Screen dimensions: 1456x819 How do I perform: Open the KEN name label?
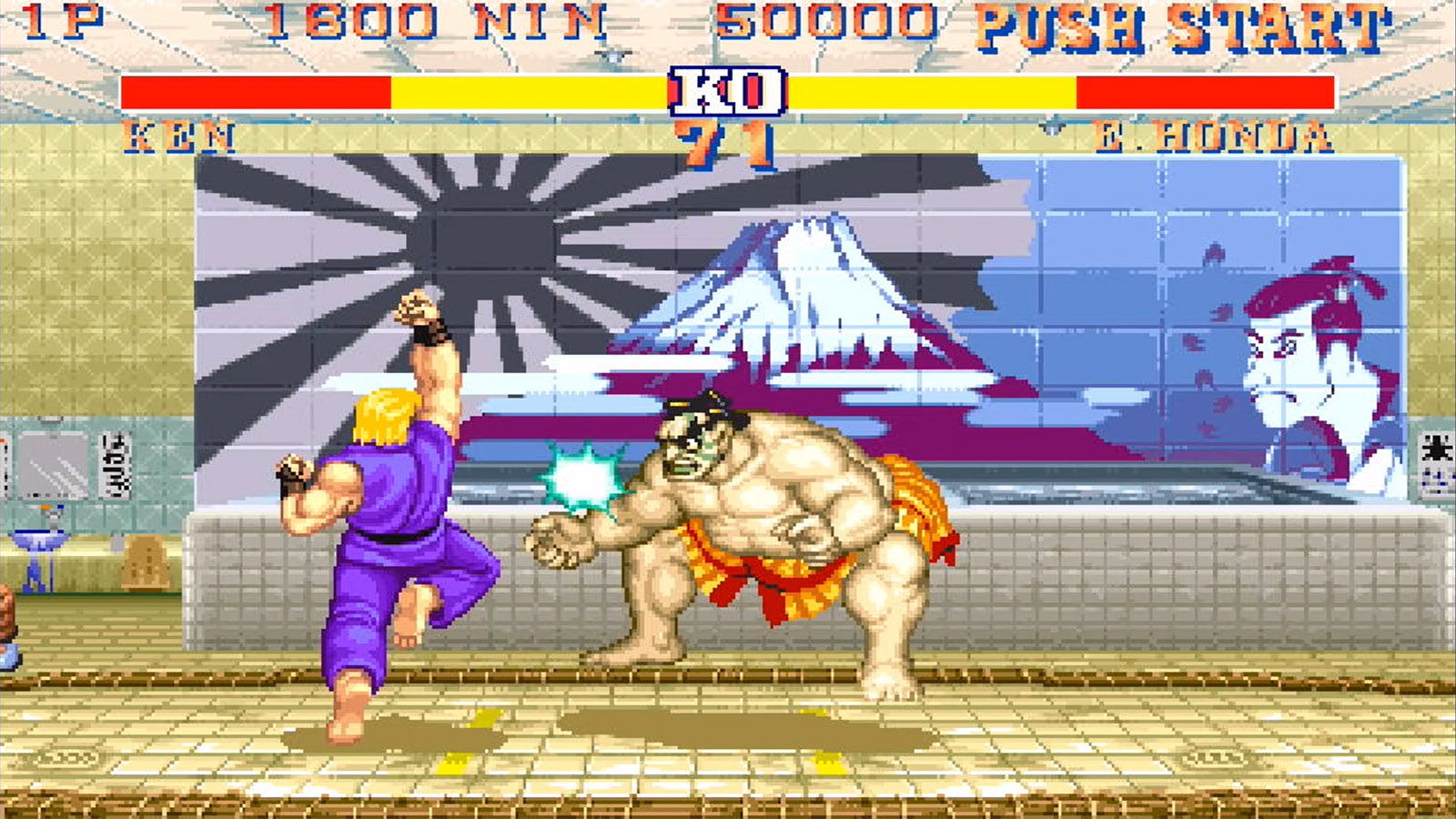180,136
